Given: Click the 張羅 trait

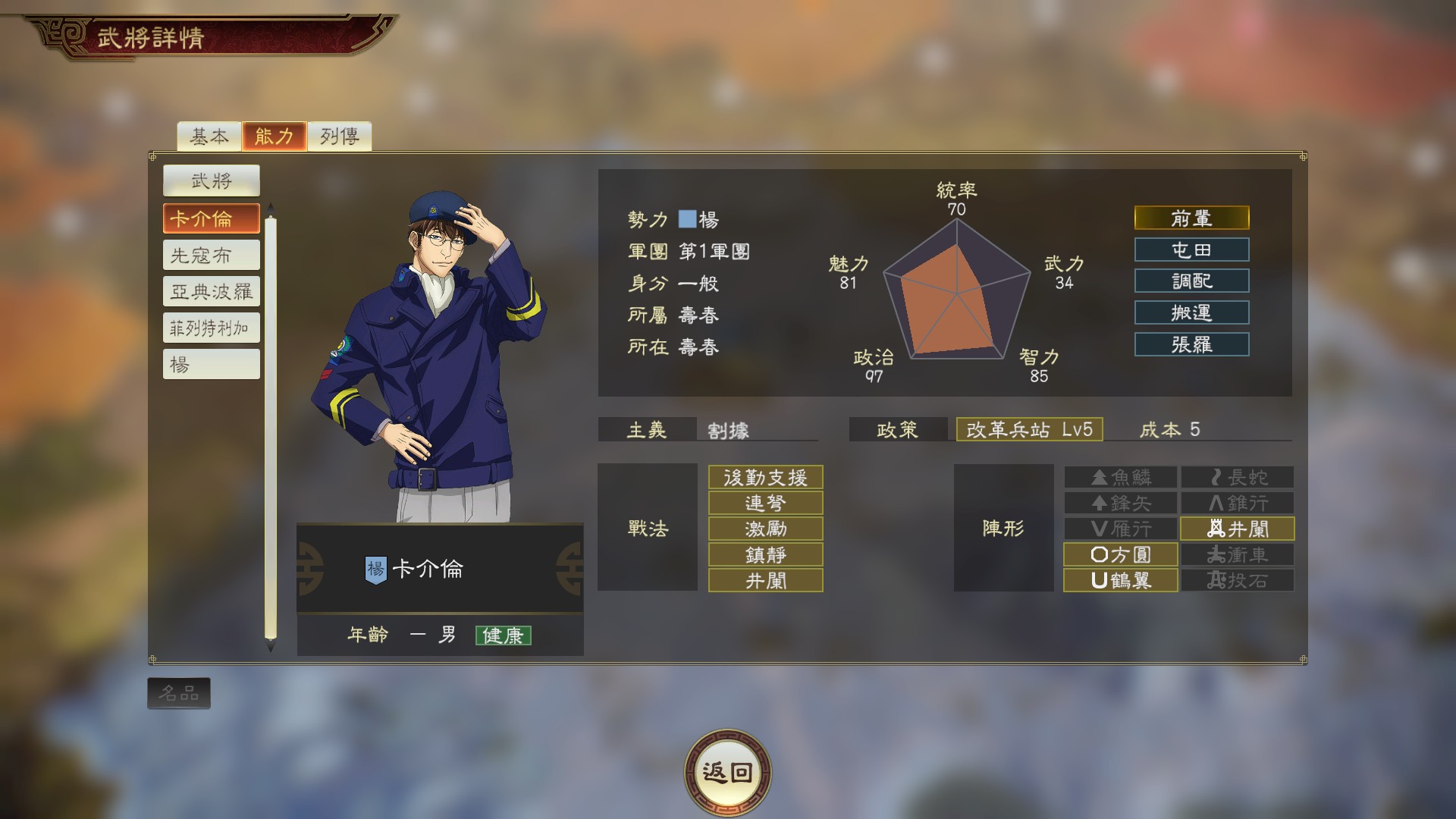Looking at the screenshot, I should tap(1191, 344).
